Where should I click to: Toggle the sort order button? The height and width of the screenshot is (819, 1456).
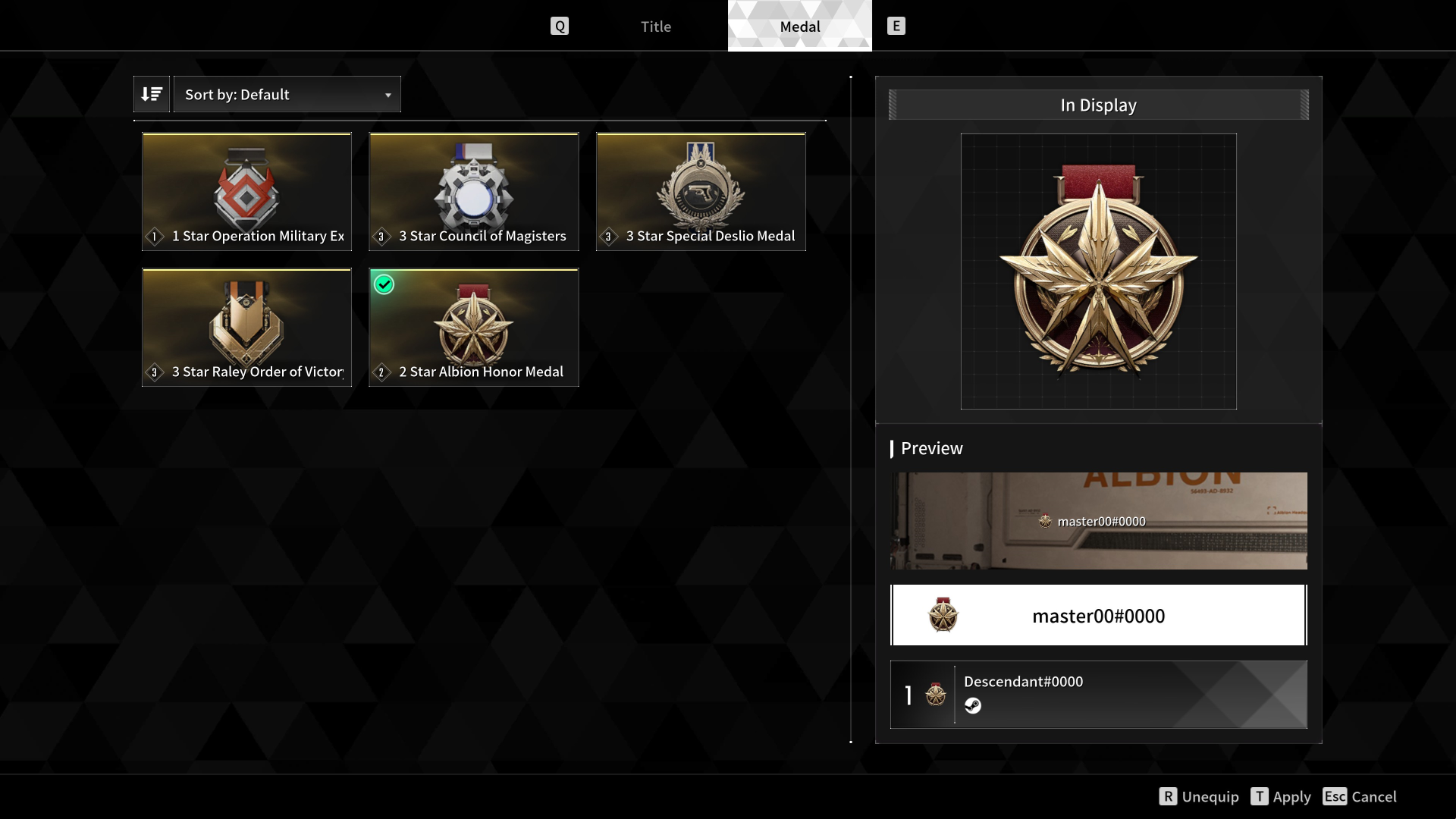point(152,95)
